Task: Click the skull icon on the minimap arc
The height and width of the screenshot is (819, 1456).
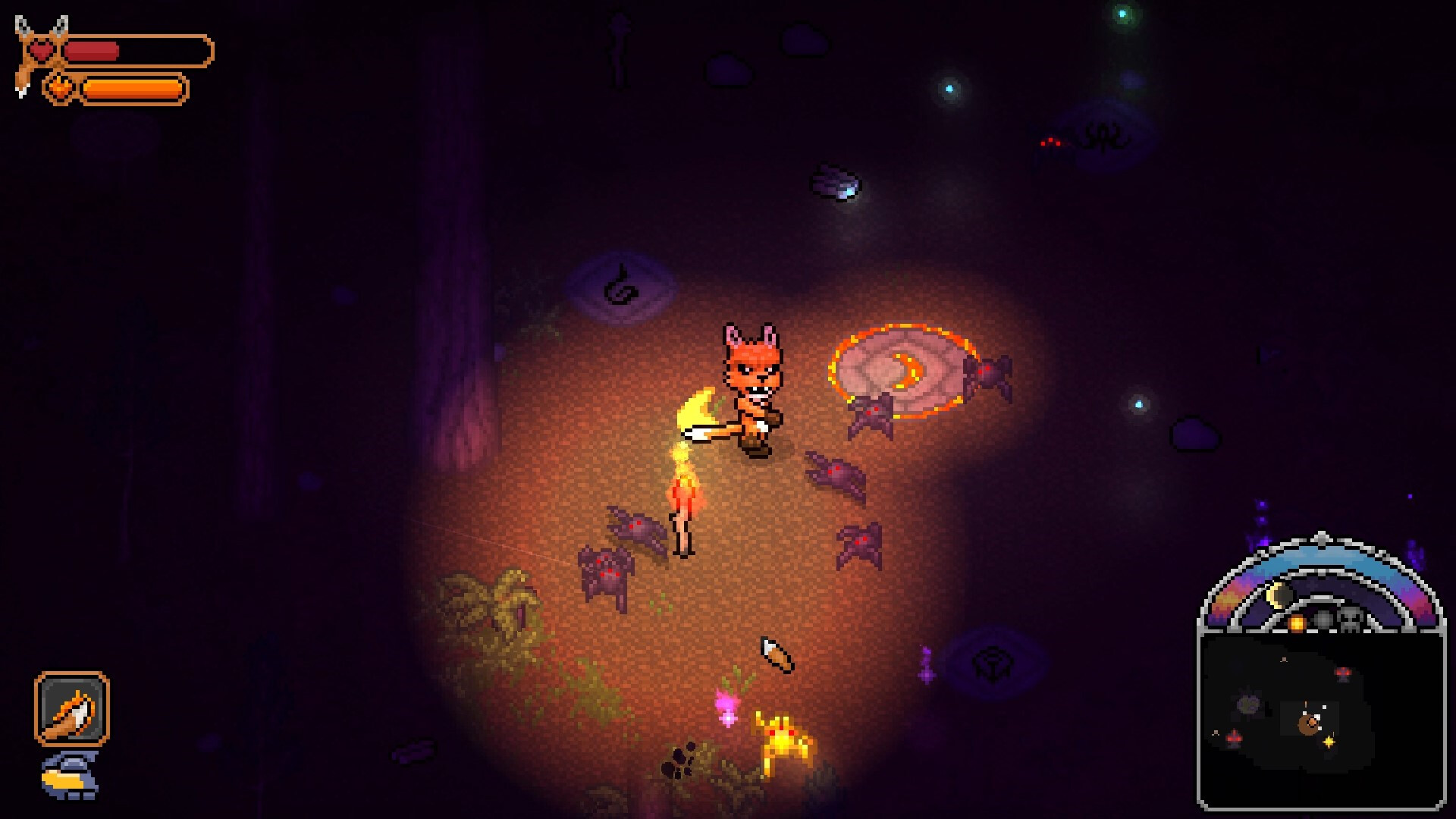Action: point(1351,619)
